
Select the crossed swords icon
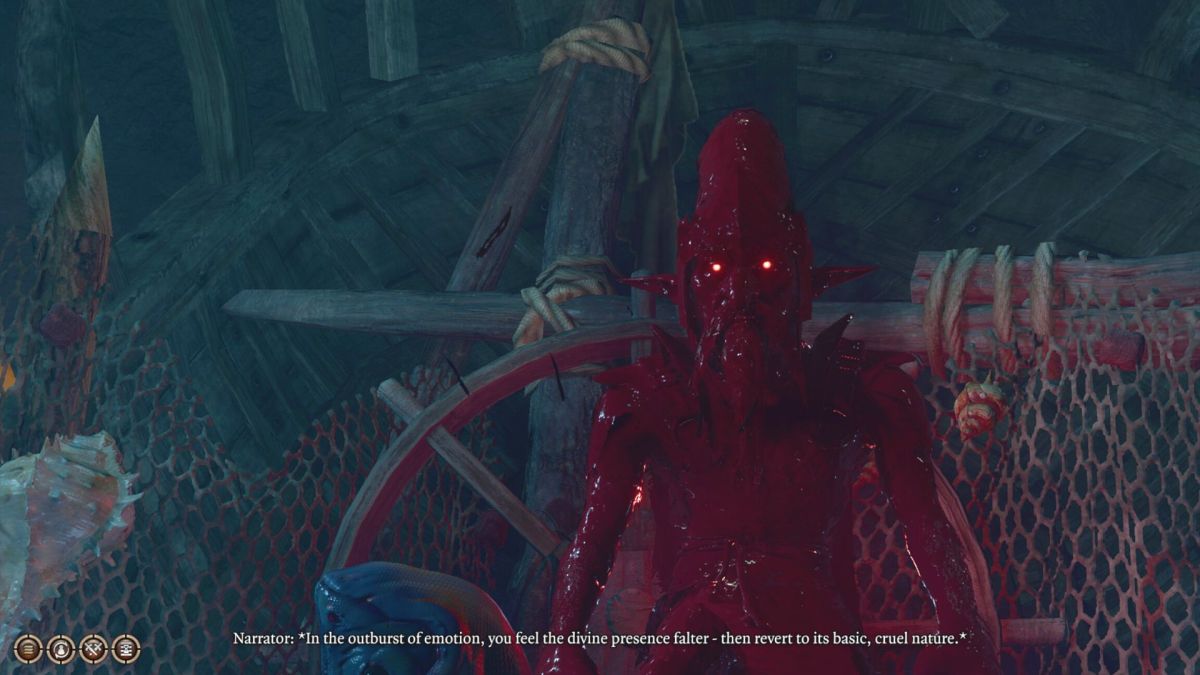point(93,648)
